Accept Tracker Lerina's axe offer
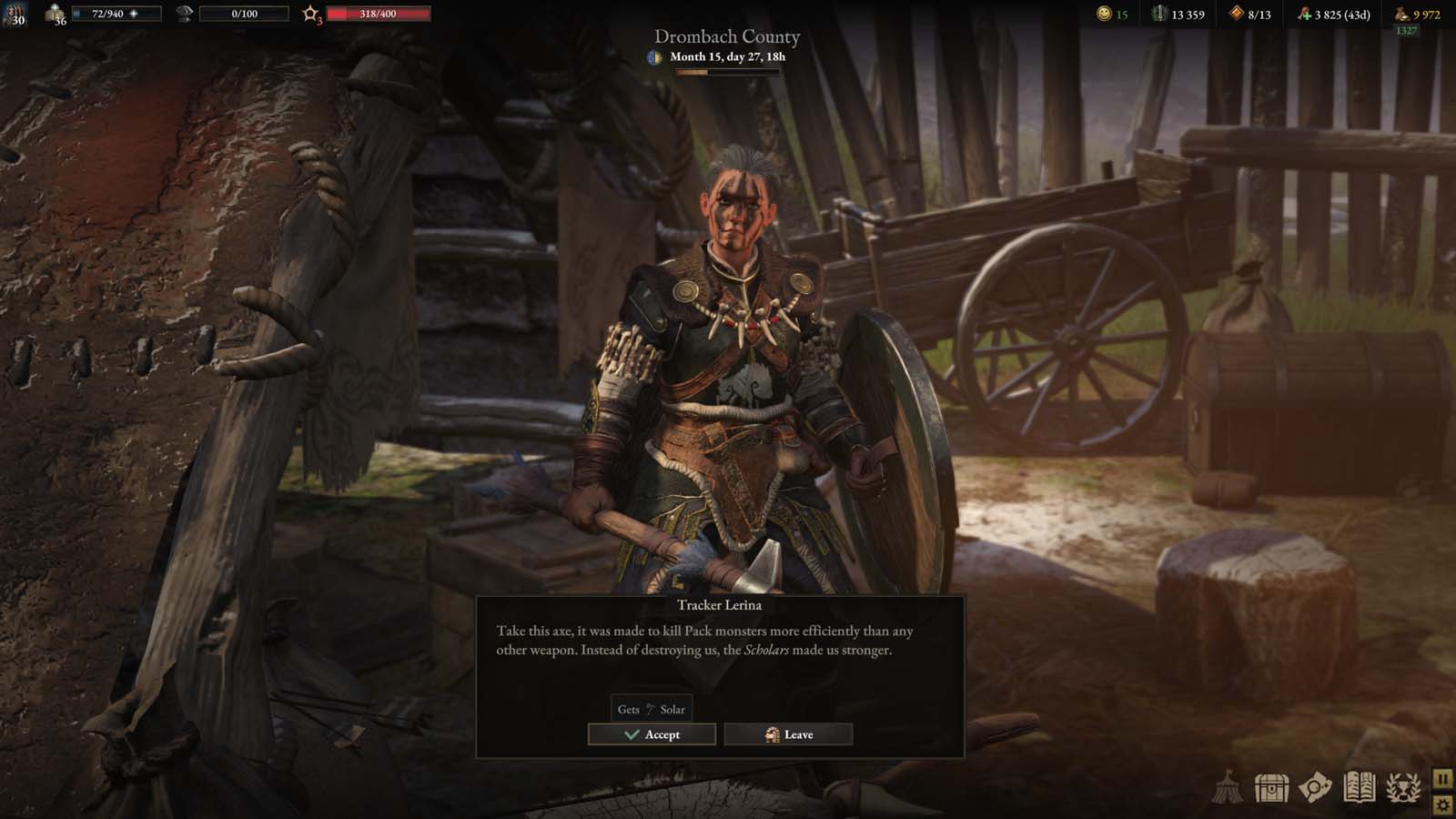Viewport: 1456px width, 819px height. pyautogui.click(x=652, y=733)
